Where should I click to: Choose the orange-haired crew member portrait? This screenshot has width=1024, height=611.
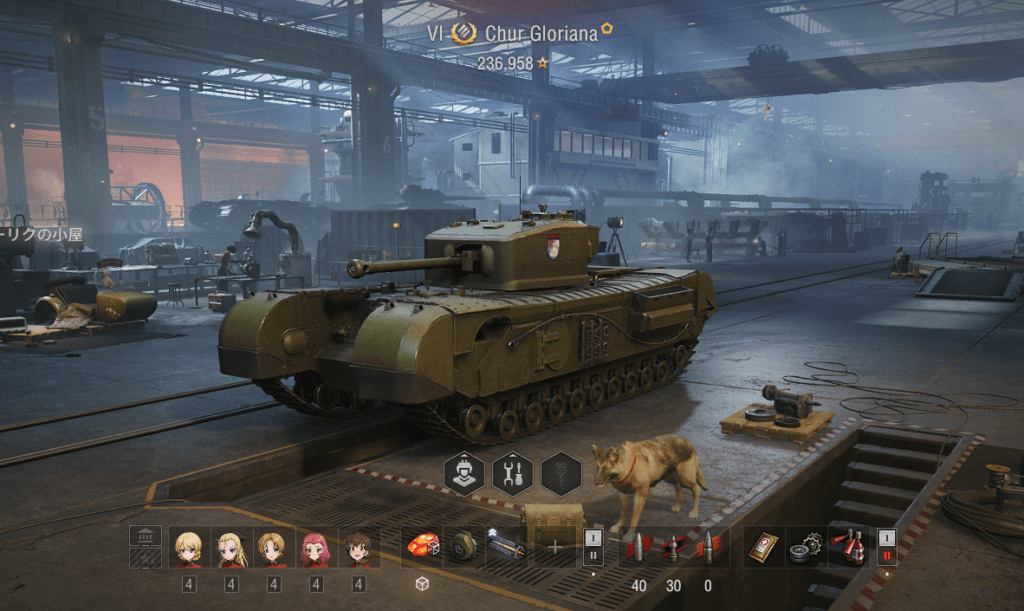273,548
